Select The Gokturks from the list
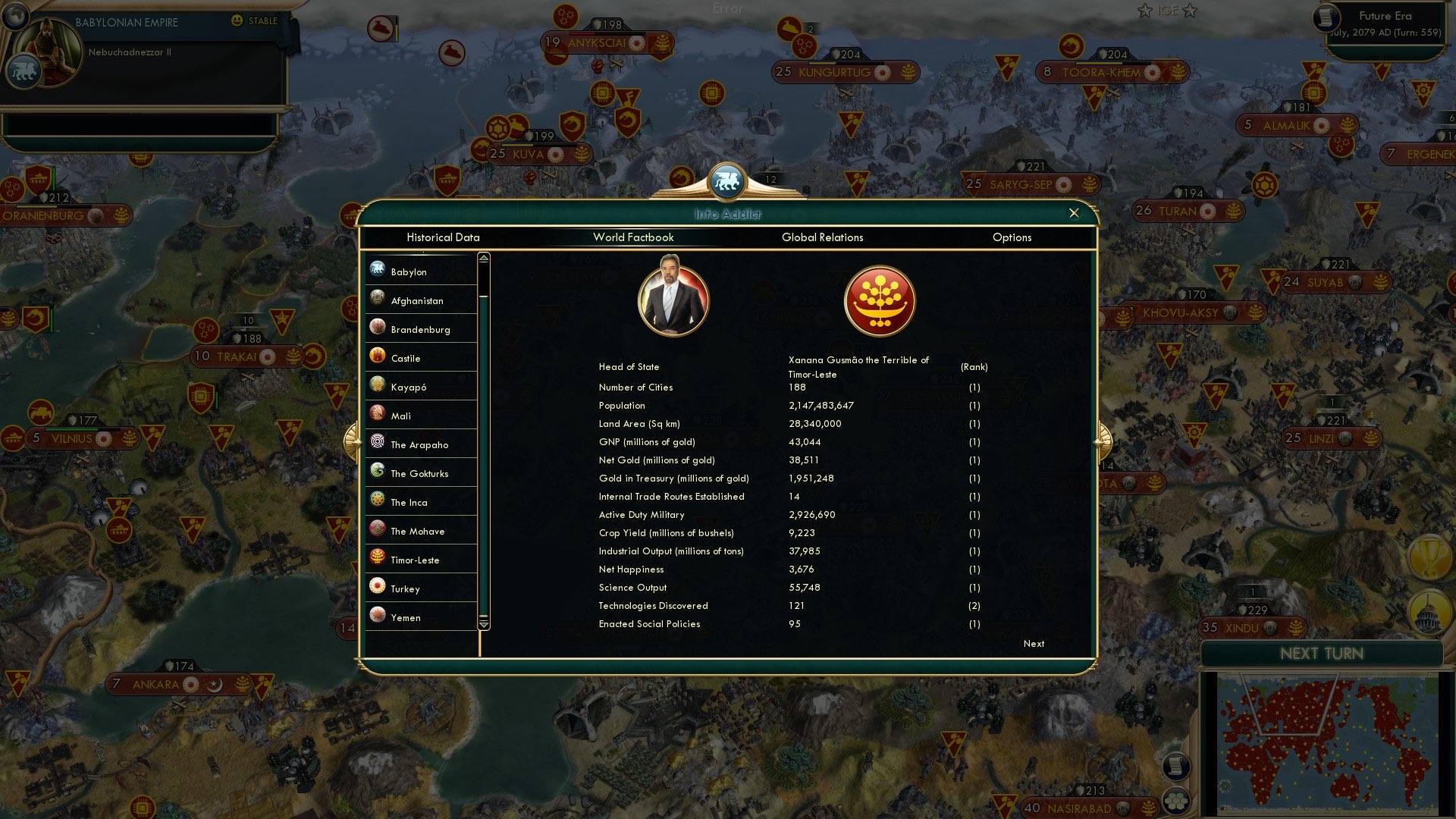This screenshot has width=1456, height=819. click(419, 473)
